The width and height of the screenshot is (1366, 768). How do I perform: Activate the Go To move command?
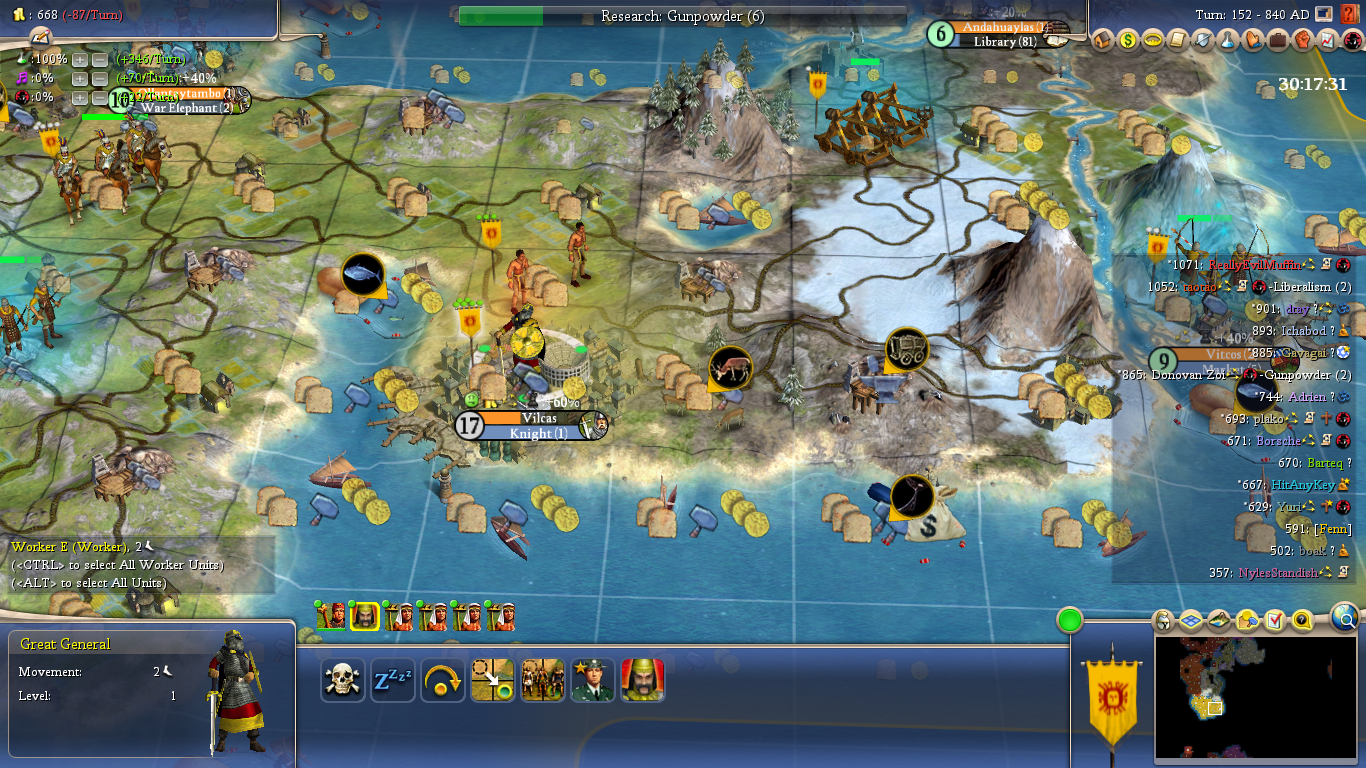click(x=493, y=681)
